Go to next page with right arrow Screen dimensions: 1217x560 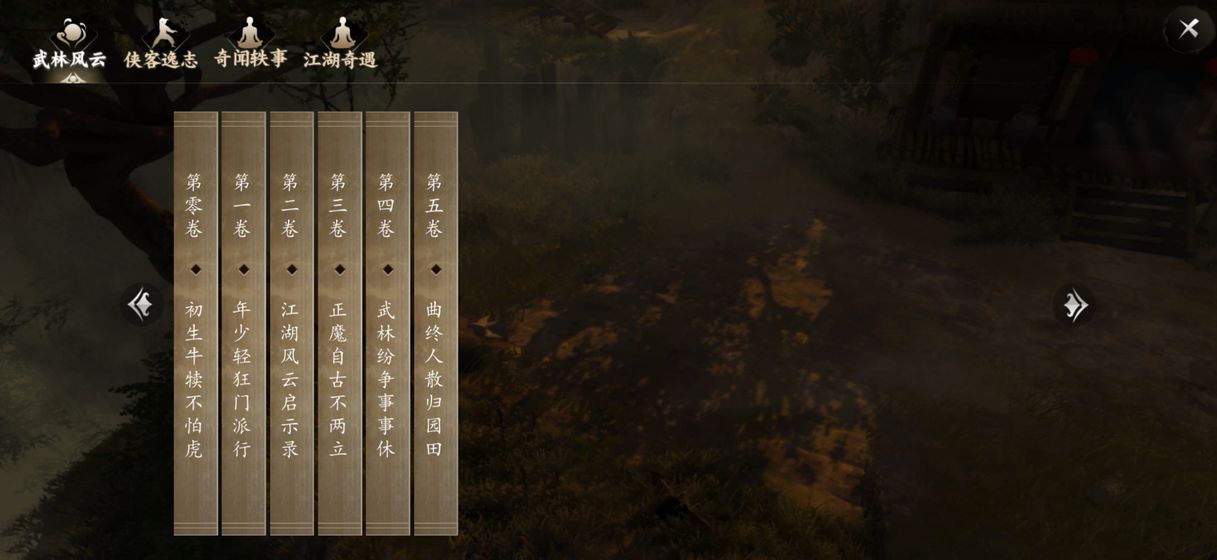pos(1074,305)
